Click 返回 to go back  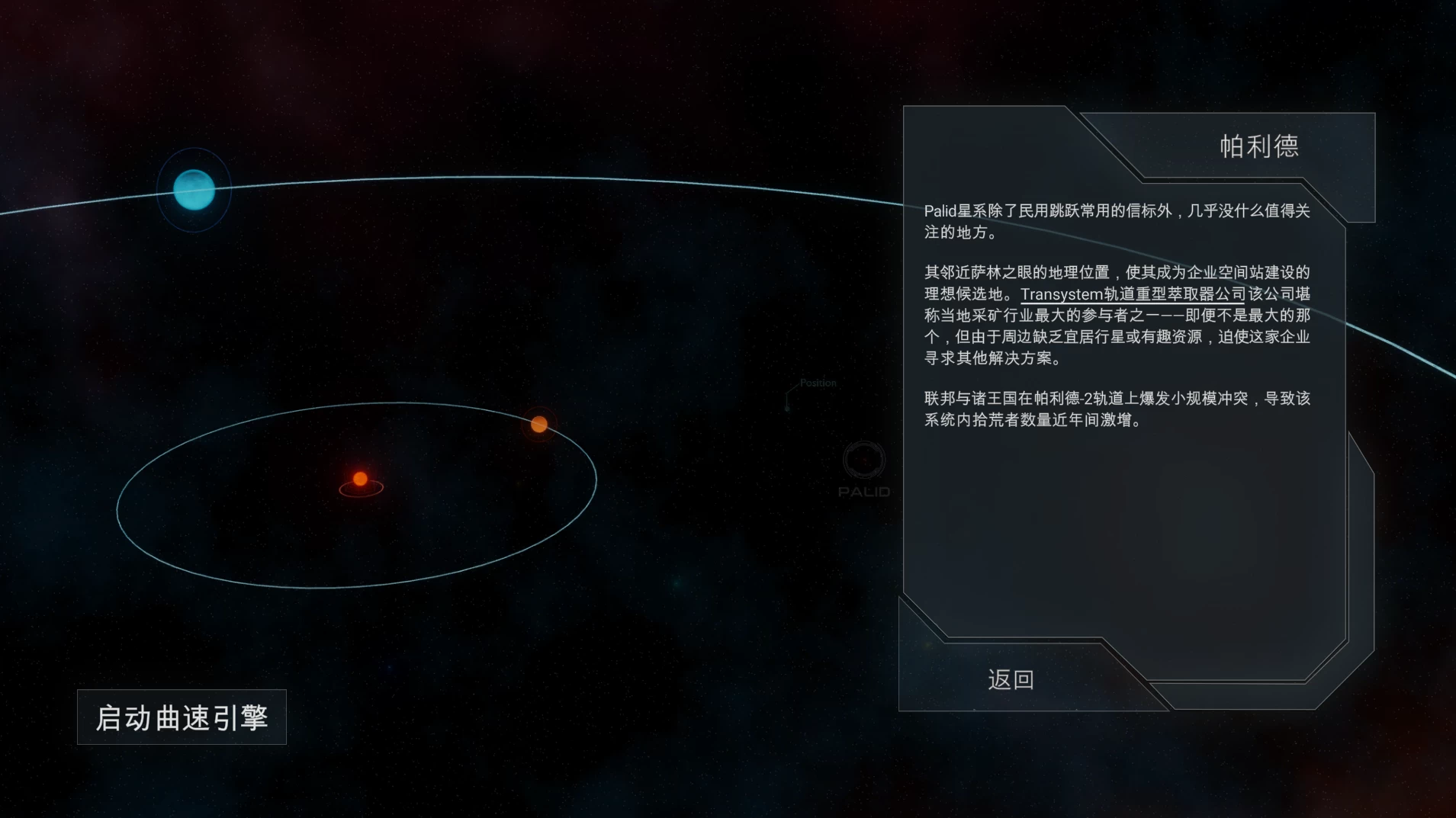1009,678
